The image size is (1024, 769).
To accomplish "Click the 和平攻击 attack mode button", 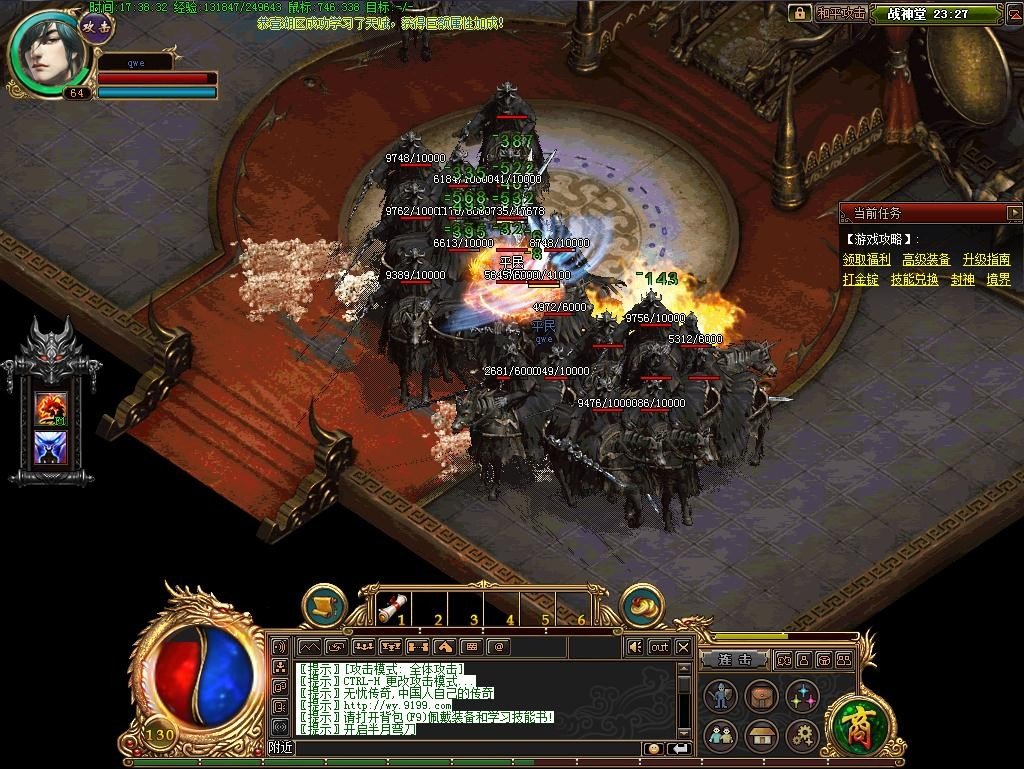I will [x=840, y=13].
